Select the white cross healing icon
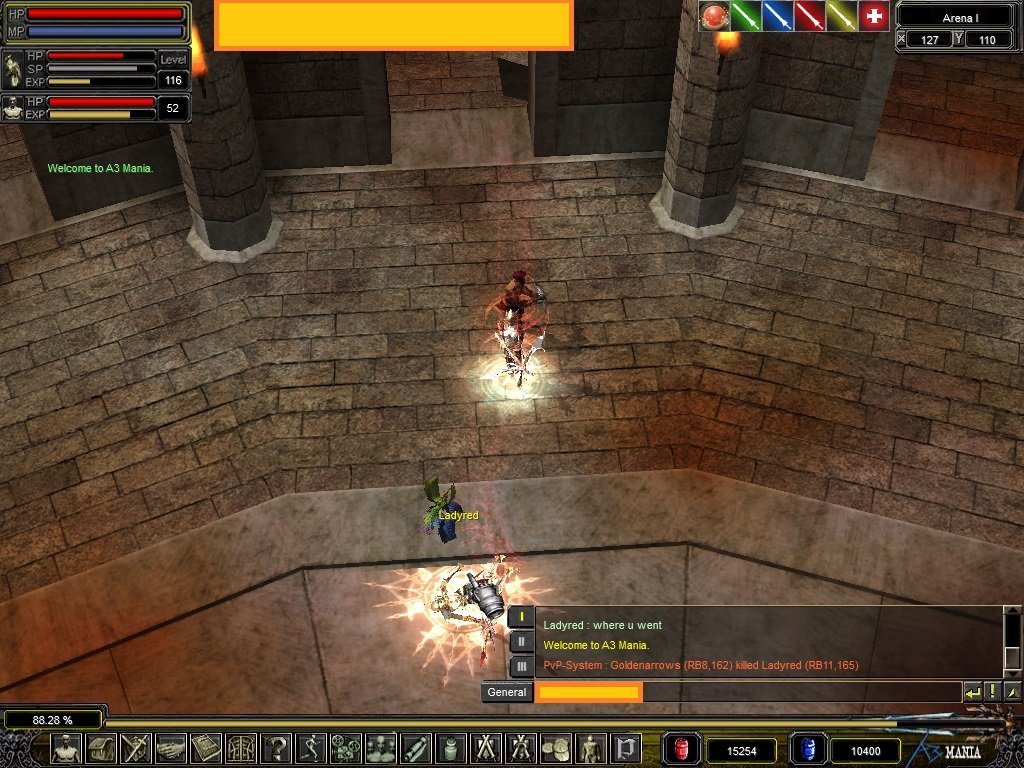 pyautogui.click(x=874, y=16)
